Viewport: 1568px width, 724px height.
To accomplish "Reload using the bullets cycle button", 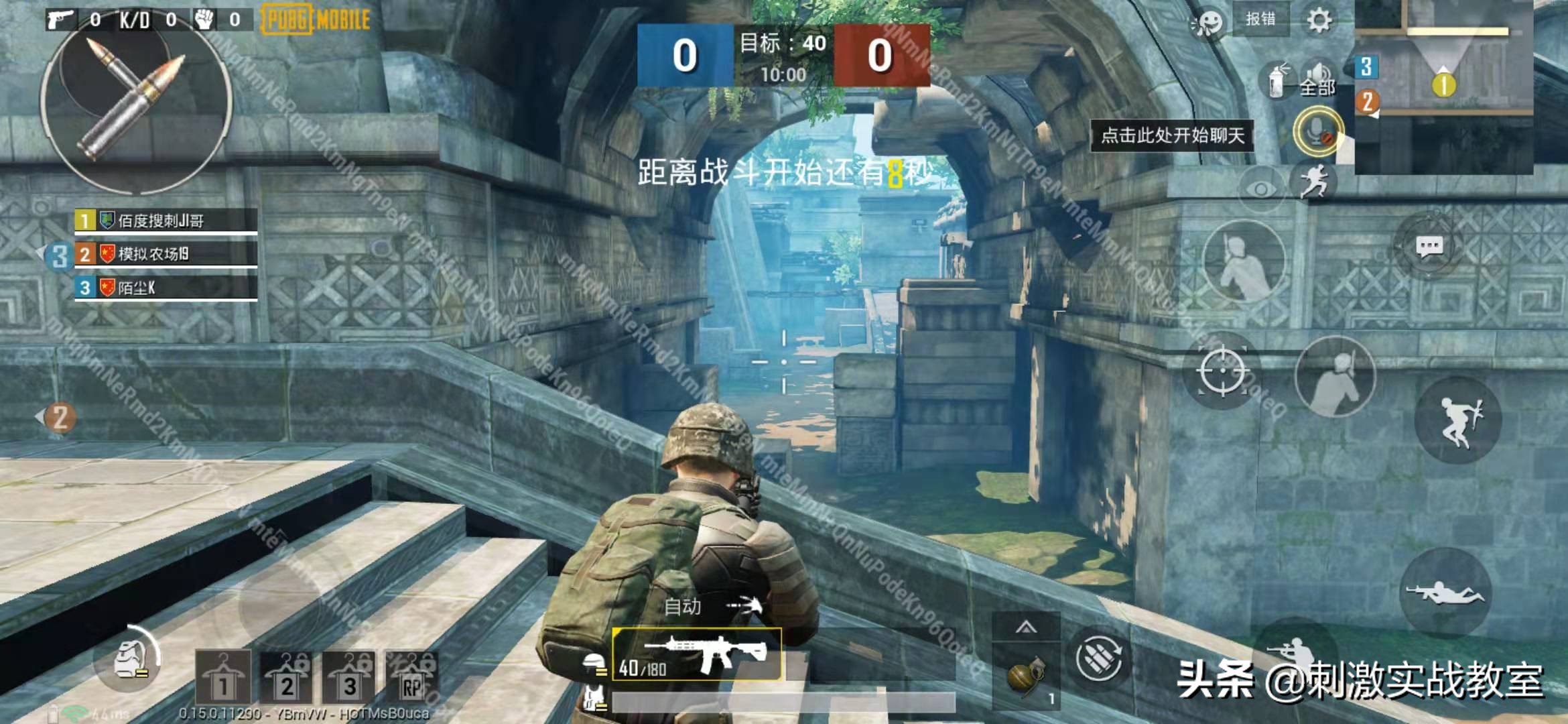I will [x=1098, y=658].
